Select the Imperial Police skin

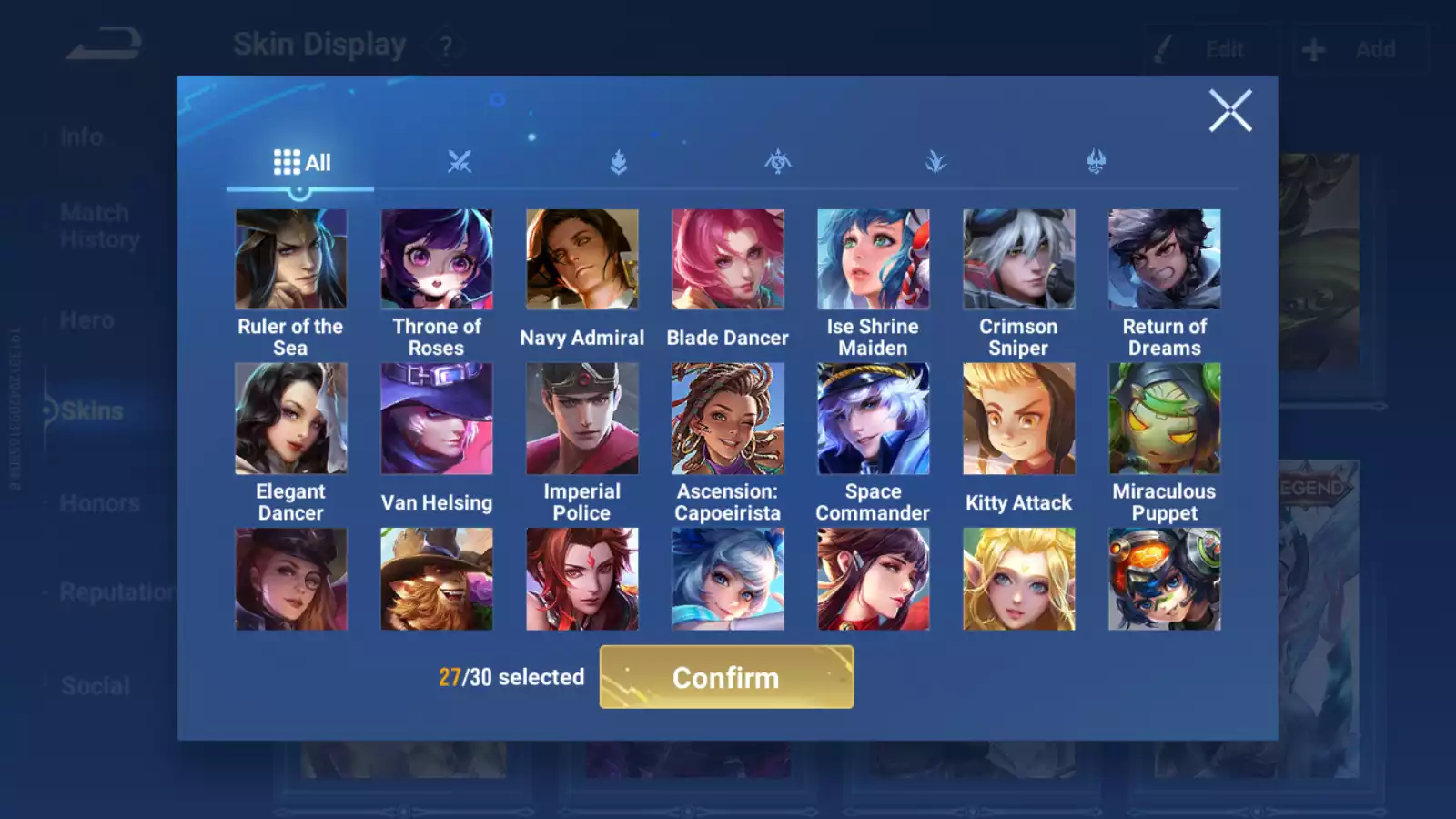[581, 419]
